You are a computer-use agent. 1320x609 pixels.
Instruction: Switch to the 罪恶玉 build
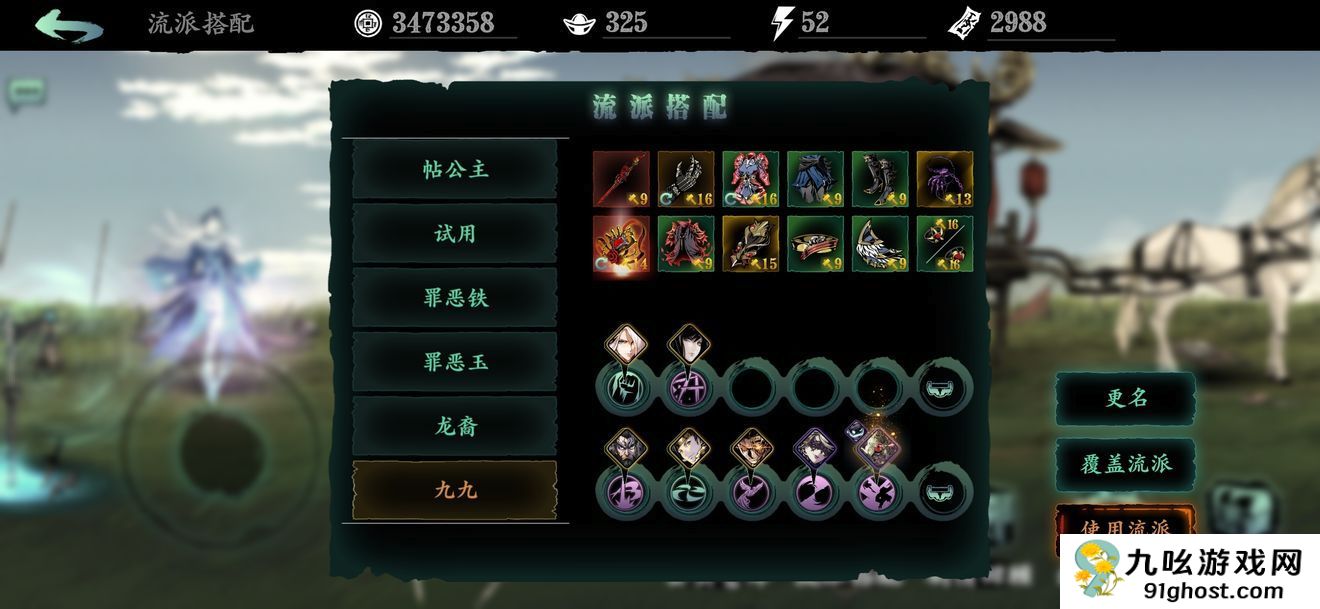click(x=455, y=362)
